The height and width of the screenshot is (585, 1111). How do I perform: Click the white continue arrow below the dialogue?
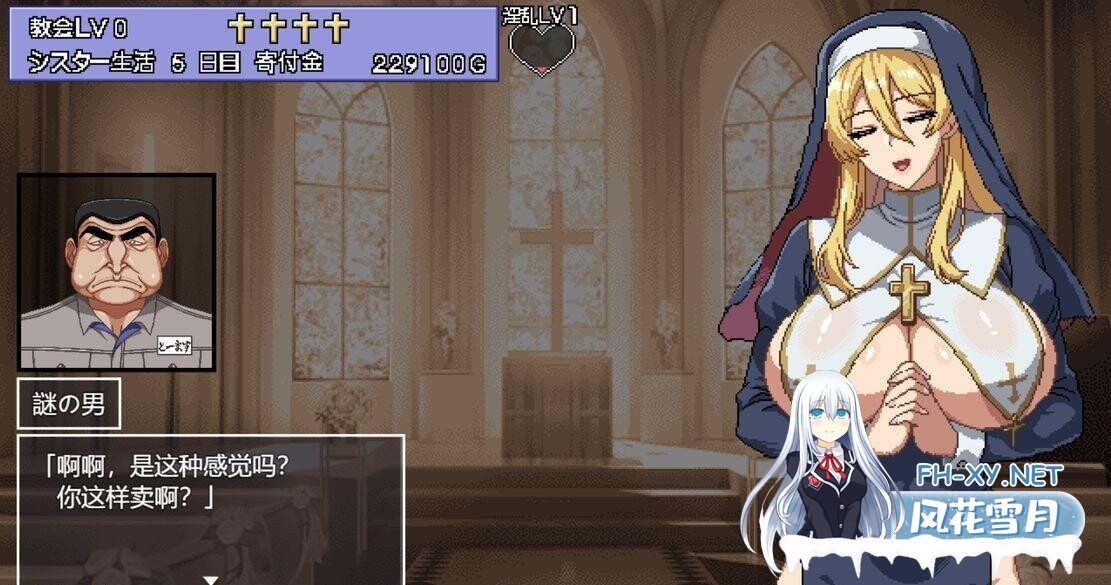click(x=210, y=579)
